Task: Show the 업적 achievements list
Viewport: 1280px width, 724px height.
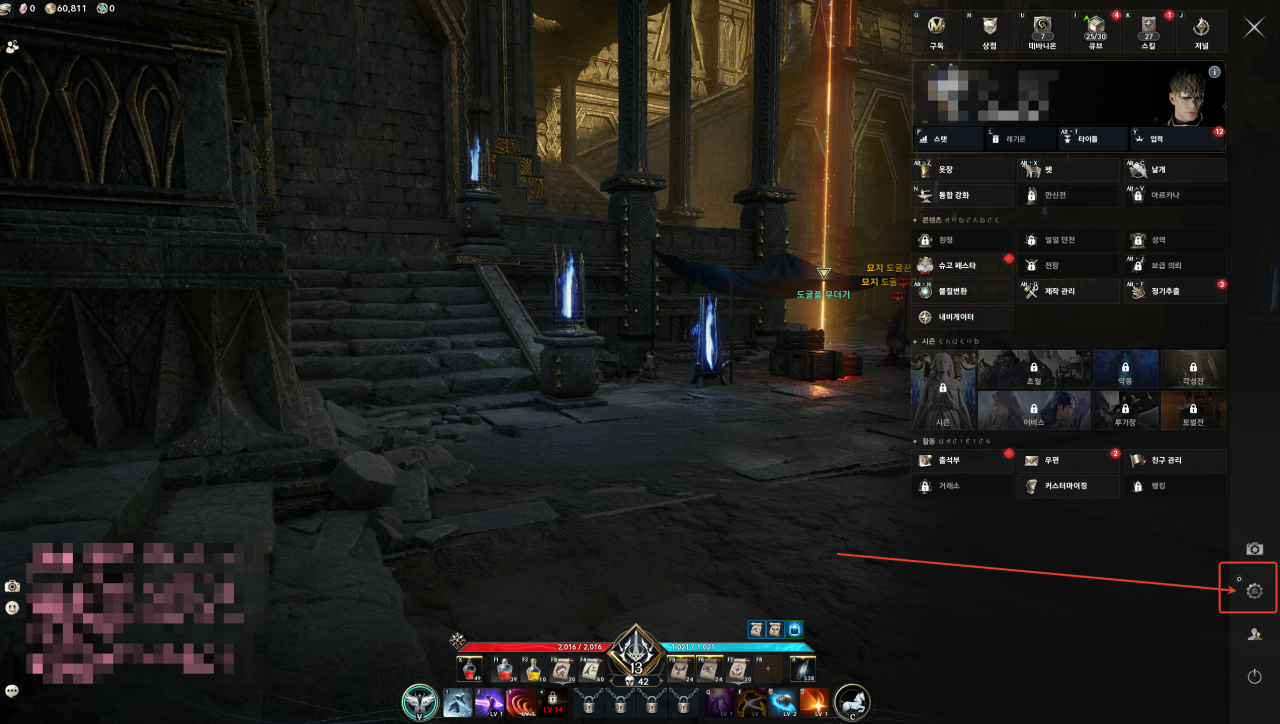Action: [x=1176, y=140]
